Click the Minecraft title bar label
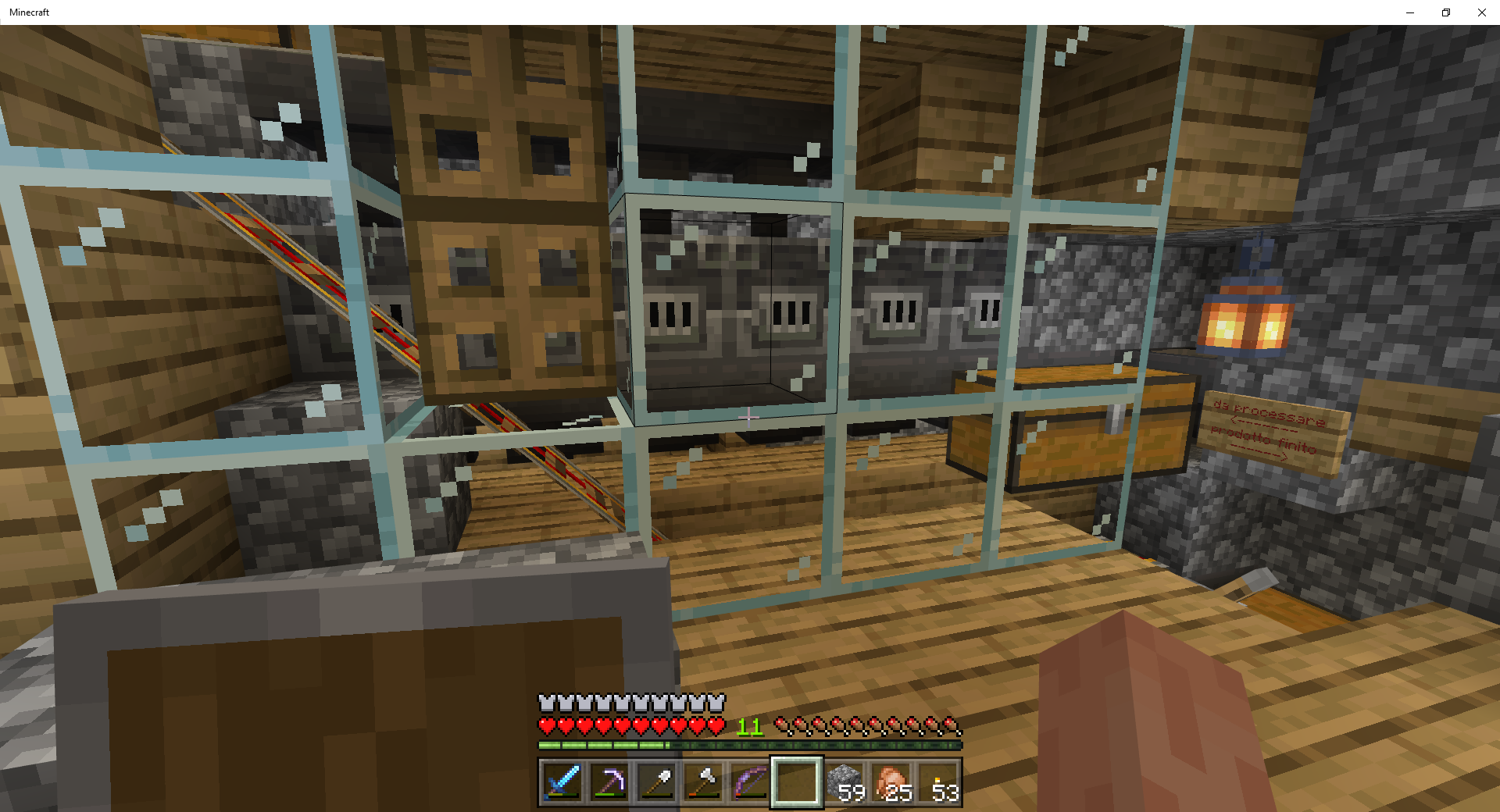 click(x=29, y=12)
